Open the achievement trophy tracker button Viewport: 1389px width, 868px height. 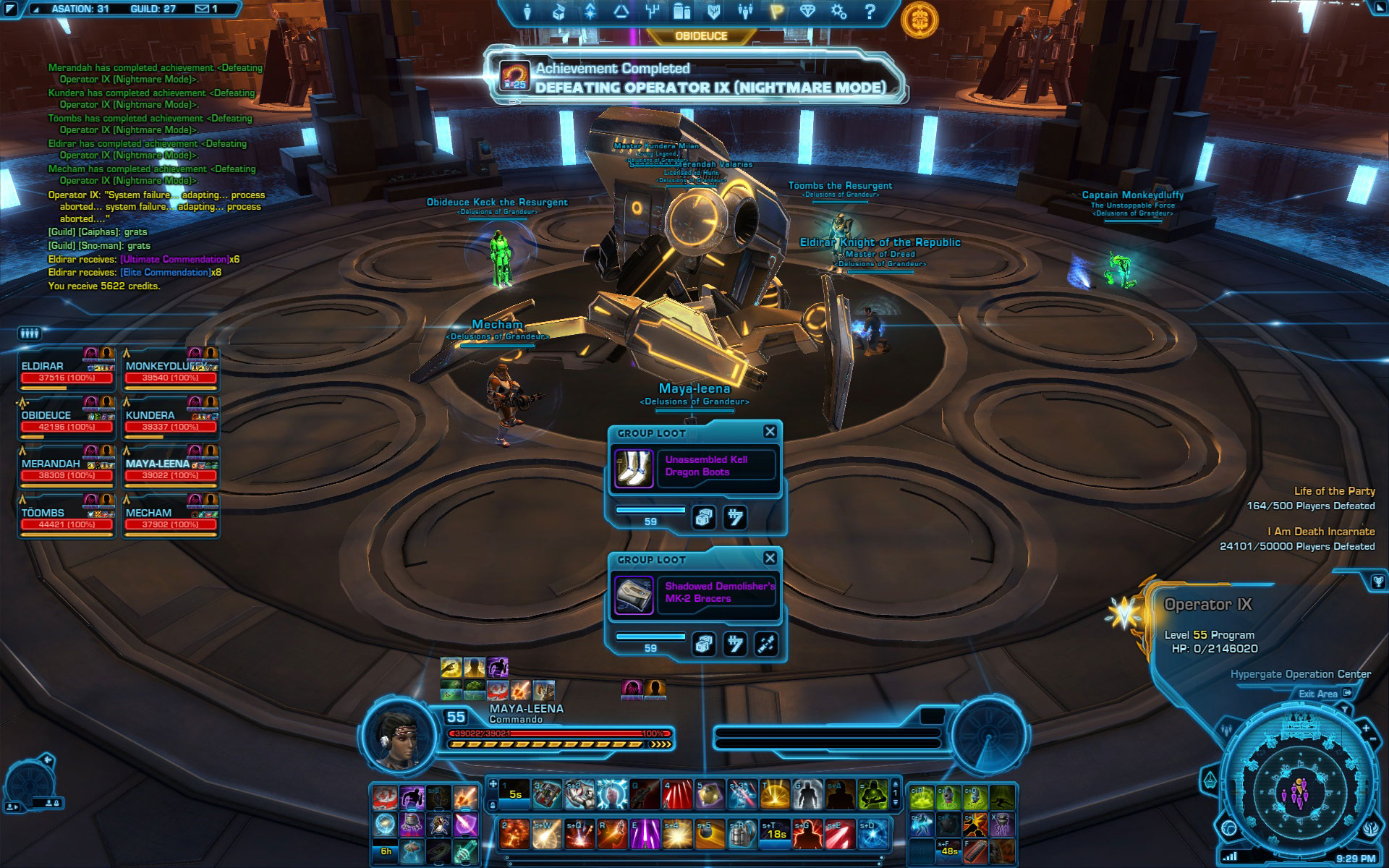coord(1377,581)
